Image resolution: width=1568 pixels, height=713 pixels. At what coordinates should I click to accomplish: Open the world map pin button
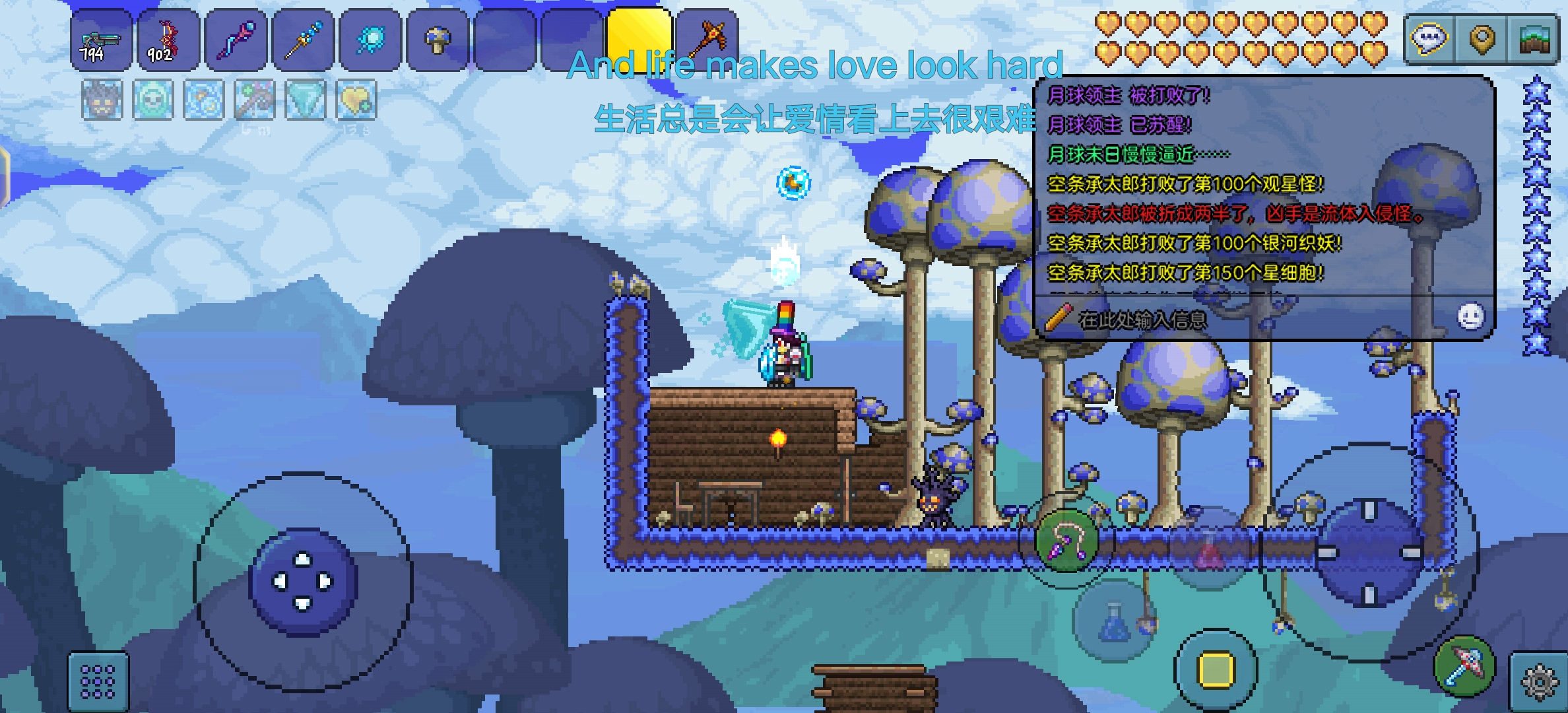coord(1482,40)
